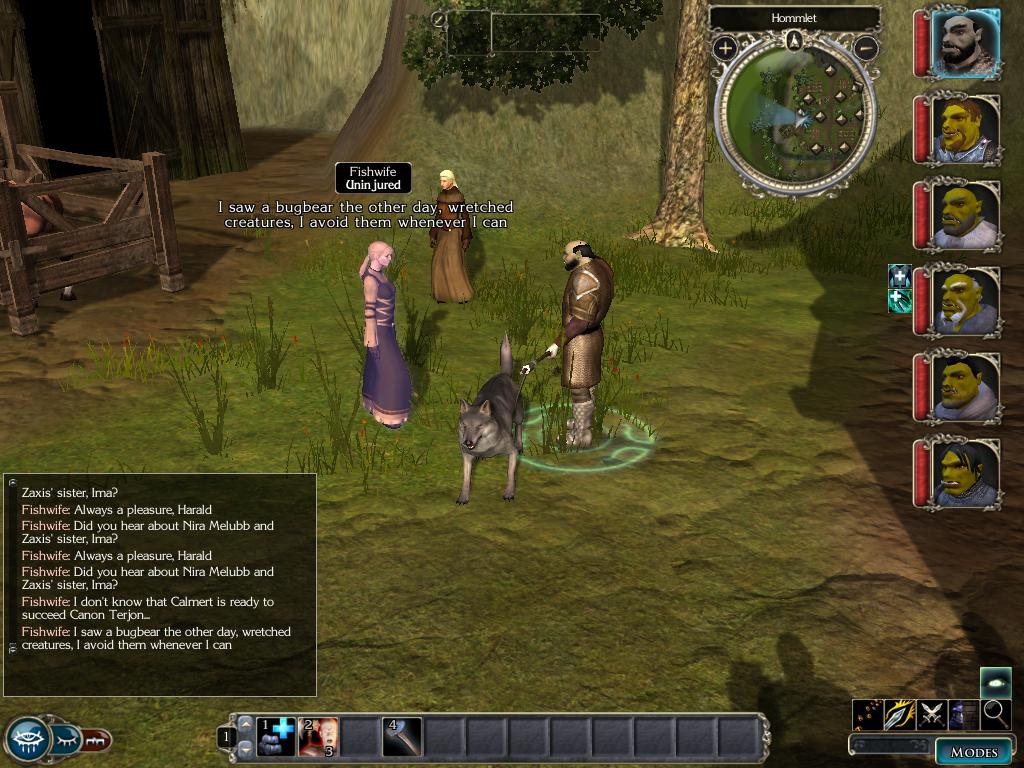The width and height of the screenshot is (1024, 768).
Task: Click the Hommlet circular minimap
Action: [796, 114]
